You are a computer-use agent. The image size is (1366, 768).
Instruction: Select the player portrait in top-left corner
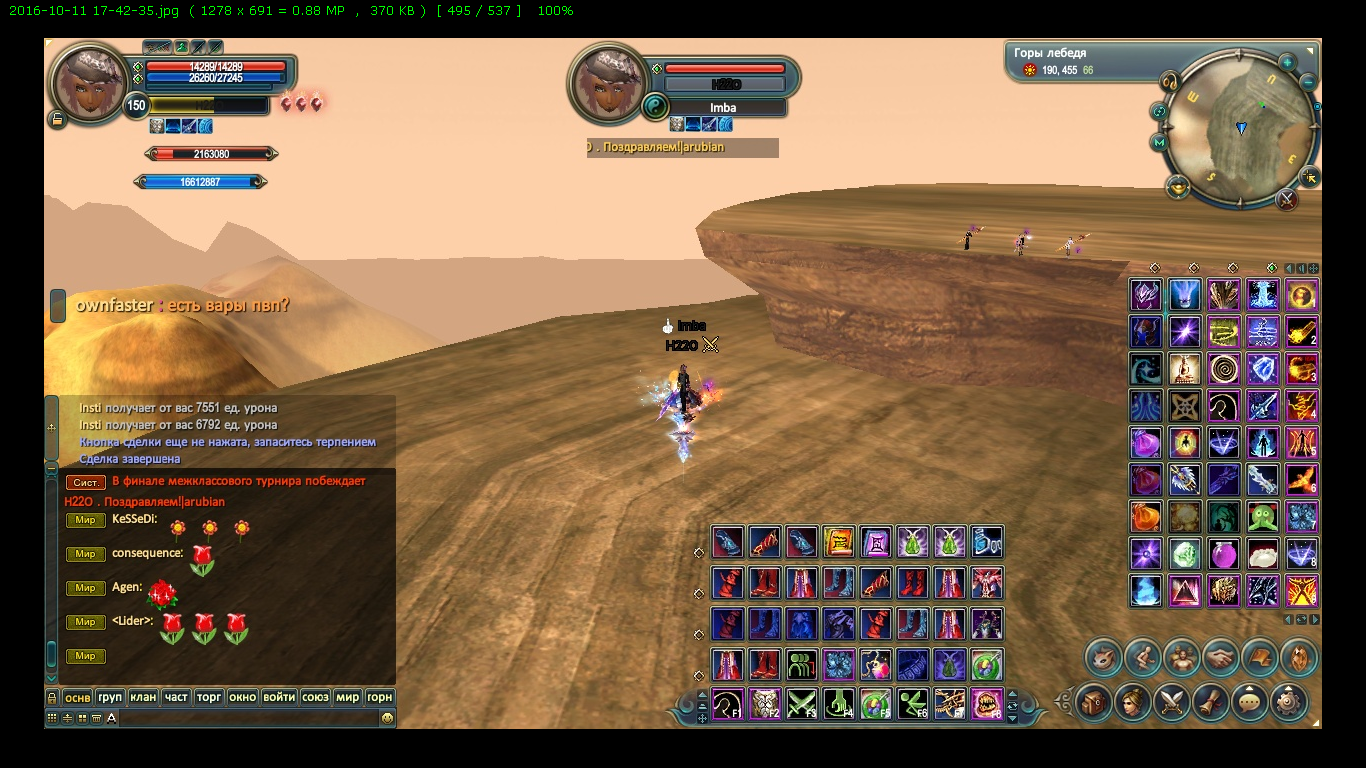(86, 84)
